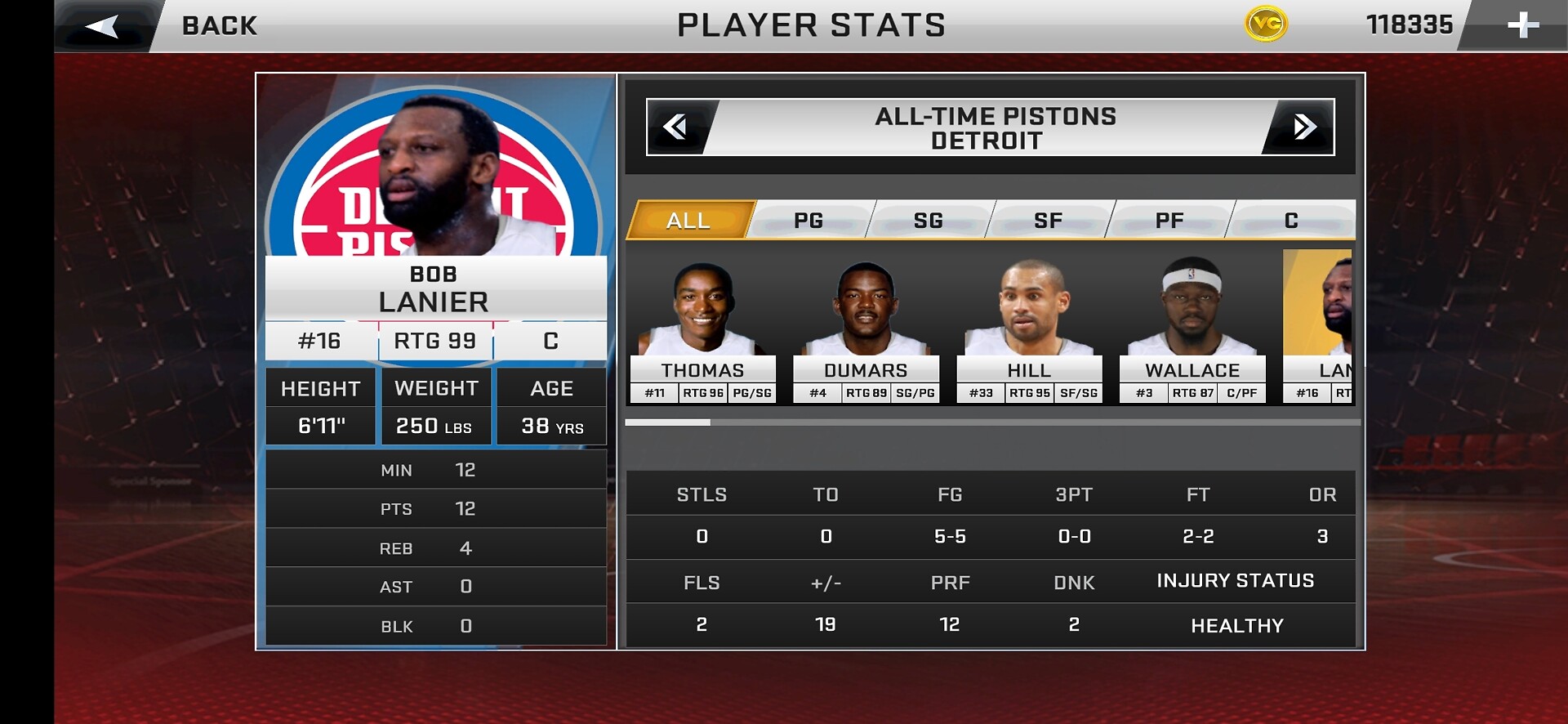This screenshot has width=1568, height=724.
Task: Switch to the PG tab
Action: 808,220
